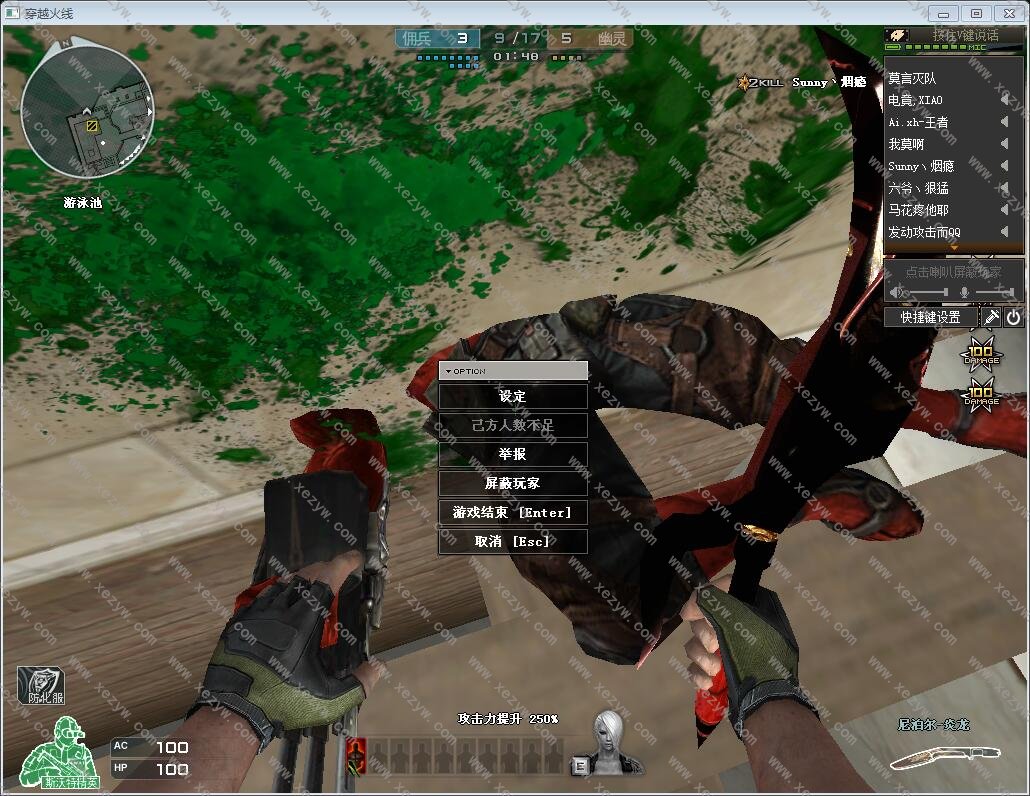The image size is (1030, 796).
Task: Adjust the speaker volume slider
Action: (x=924, y=292)
